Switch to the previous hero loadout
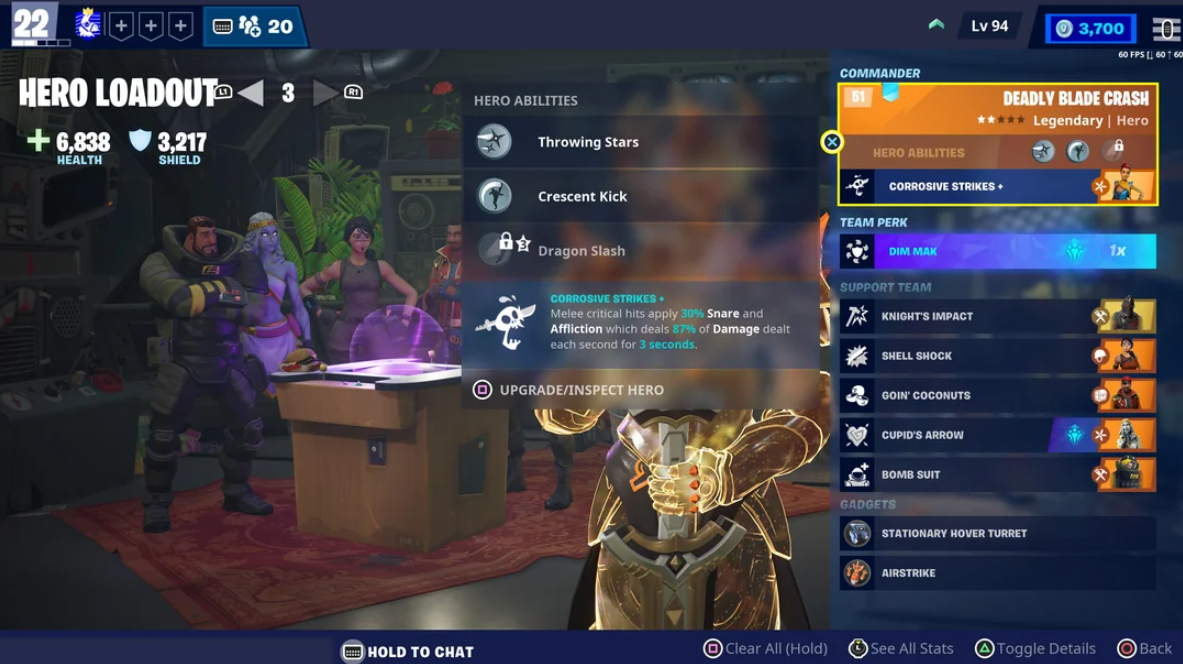1183x664 pixels. (x=250, y=93)
